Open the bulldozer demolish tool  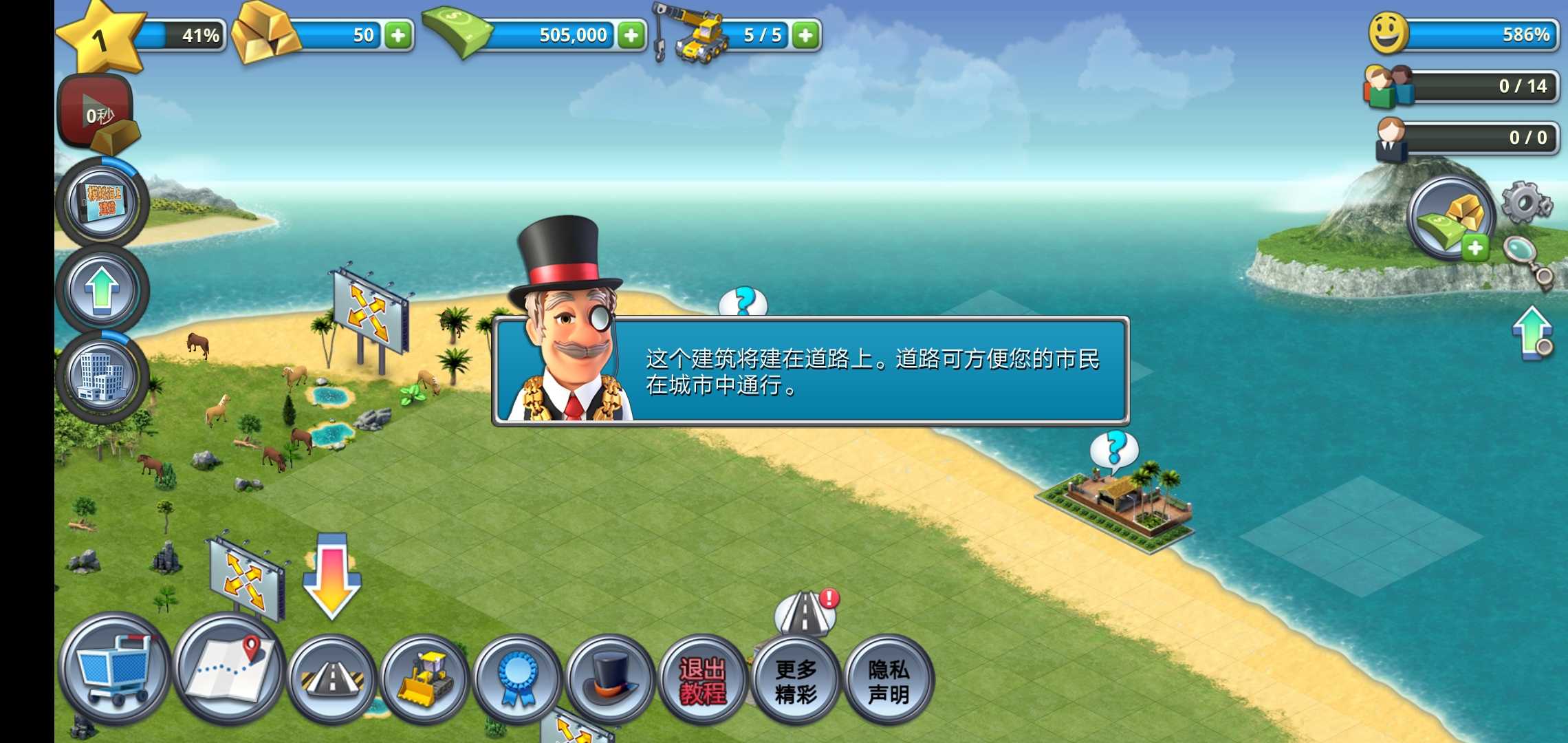tap(427, 678)
